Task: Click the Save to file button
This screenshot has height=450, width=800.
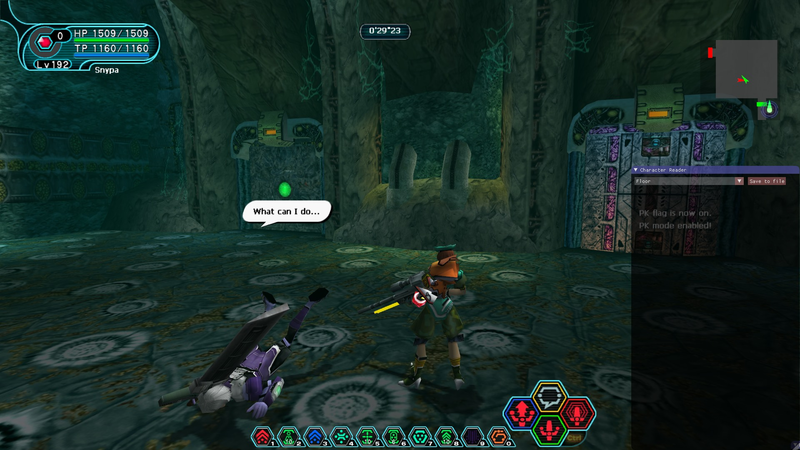Action: [x=766, y=181]
